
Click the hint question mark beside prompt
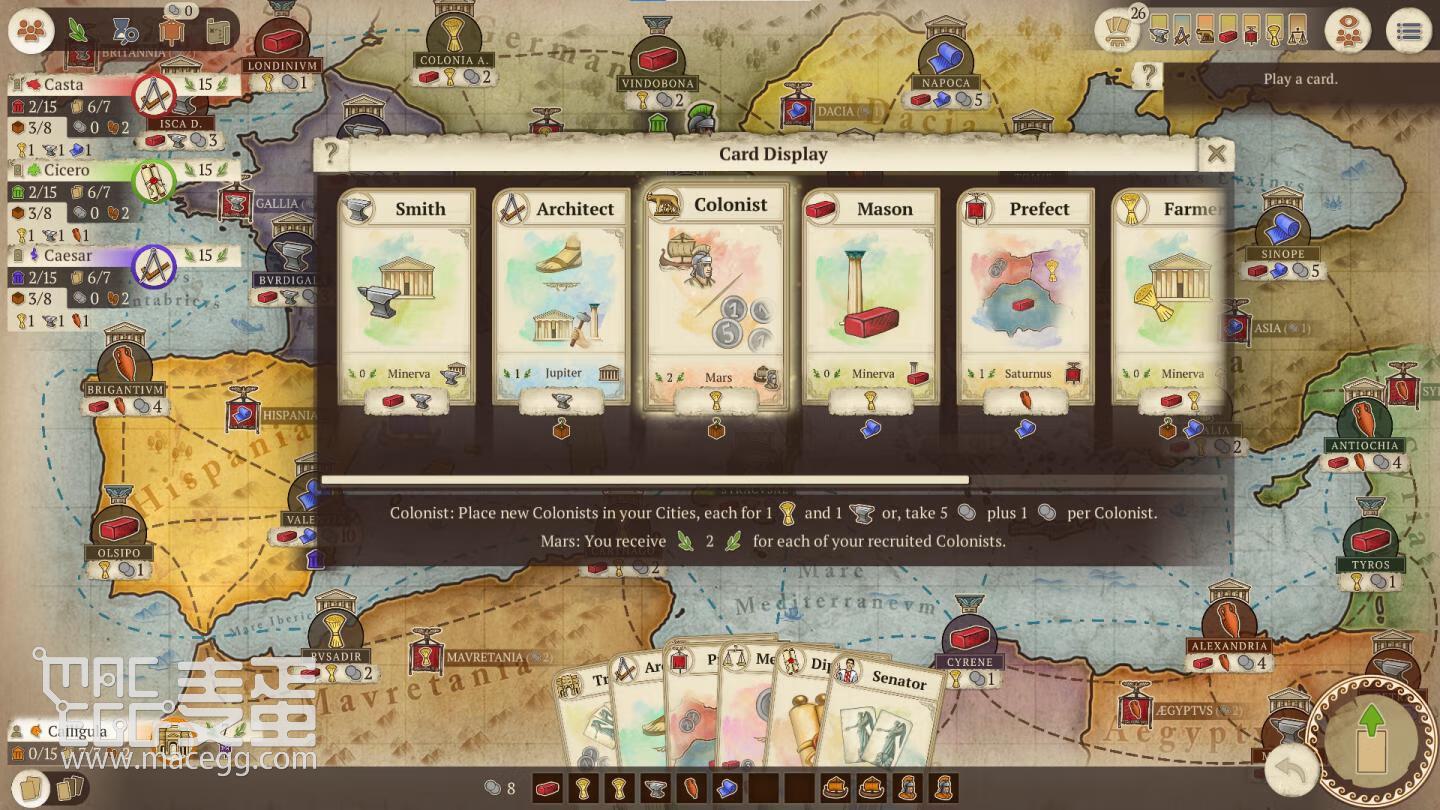tap(1149, 76)
